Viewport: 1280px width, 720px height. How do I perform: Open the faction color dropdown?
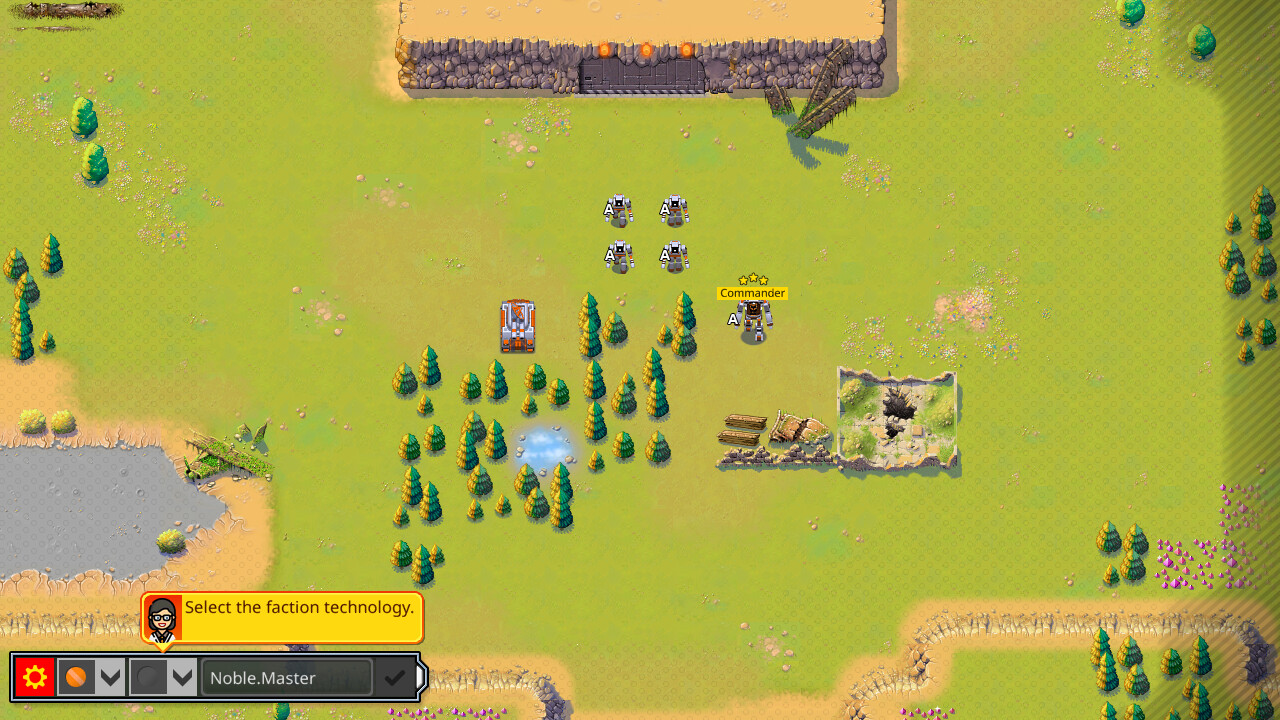111,677
